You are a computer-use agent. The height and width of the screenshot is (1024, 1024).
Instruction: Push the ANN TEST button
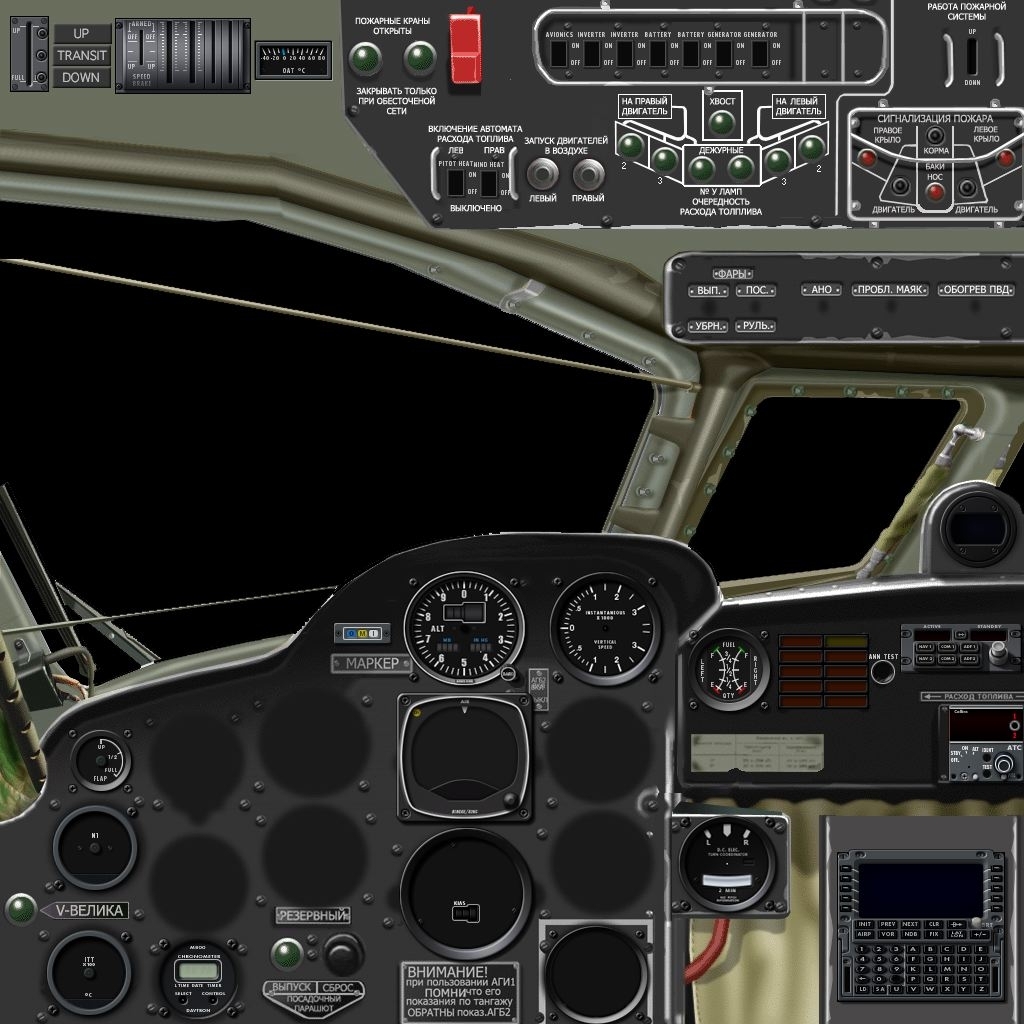882,671
